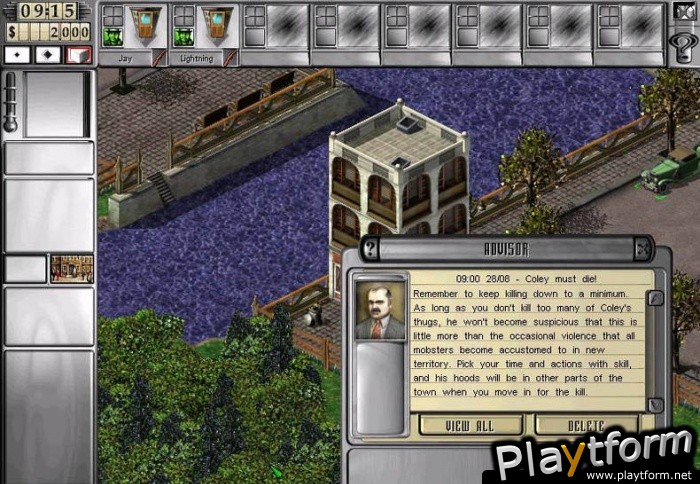Select the advisor's portrait
The image size is (700, 484).
point(381,310)
